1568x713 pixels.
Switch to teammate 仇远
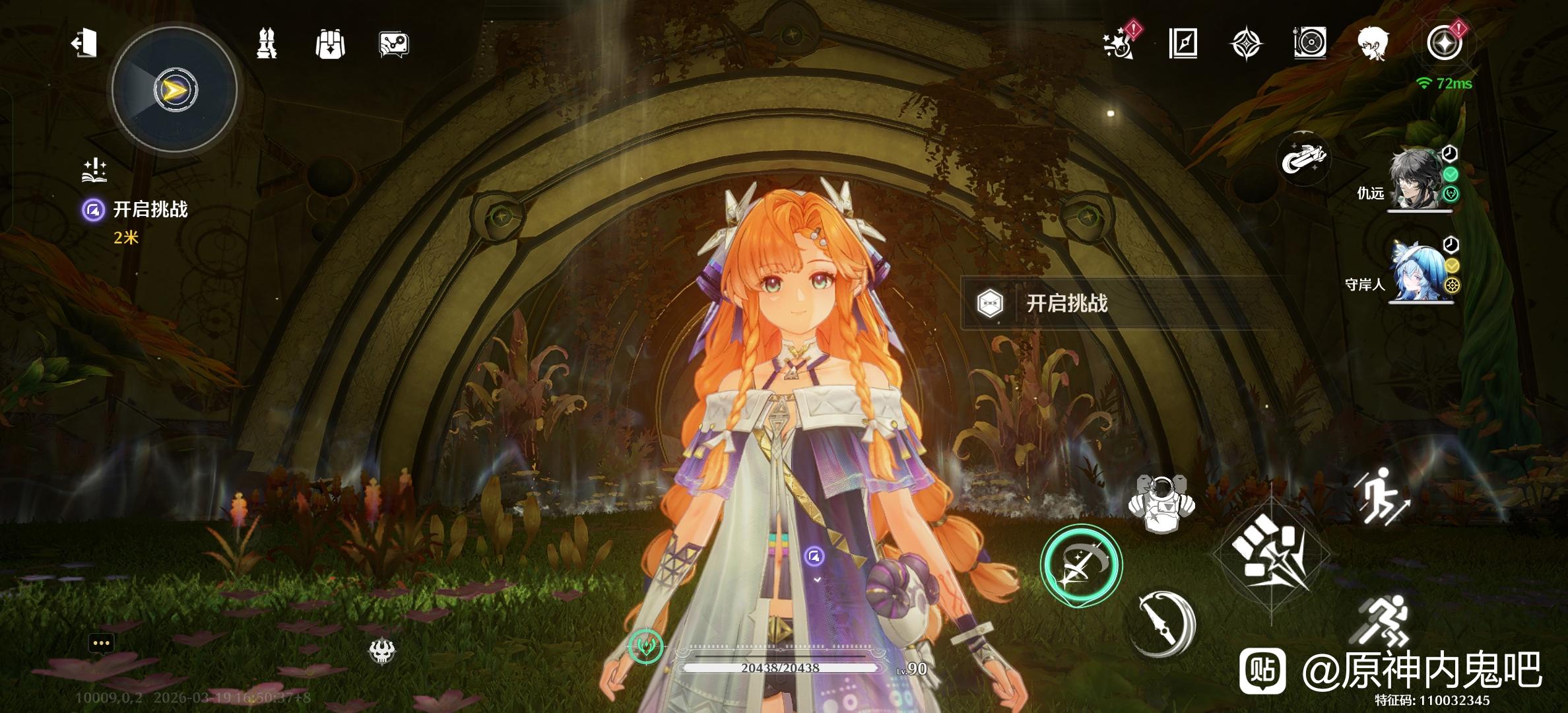[1419, 180]
